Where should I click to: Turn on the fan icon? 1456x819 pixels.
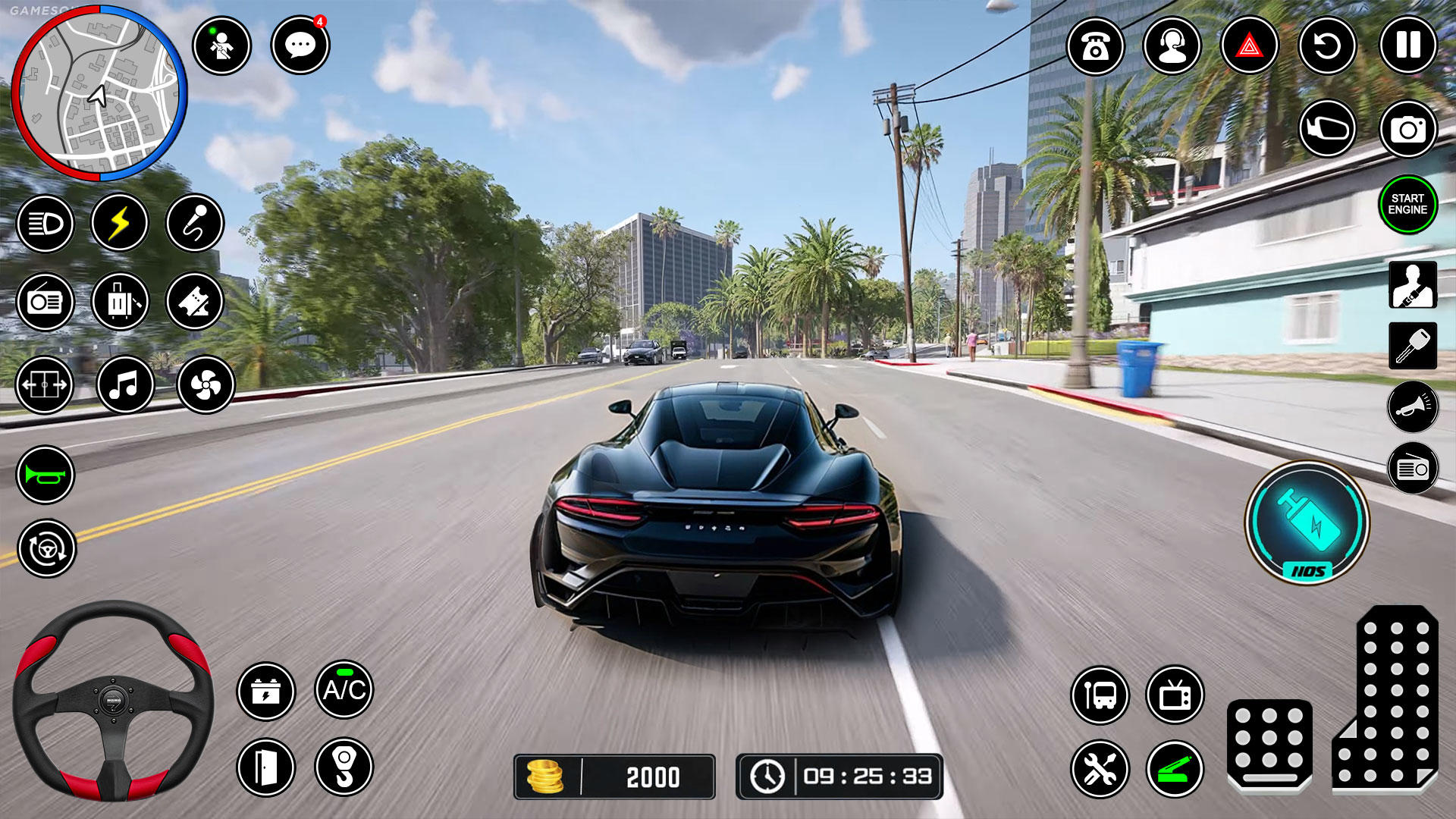point(206,385)
